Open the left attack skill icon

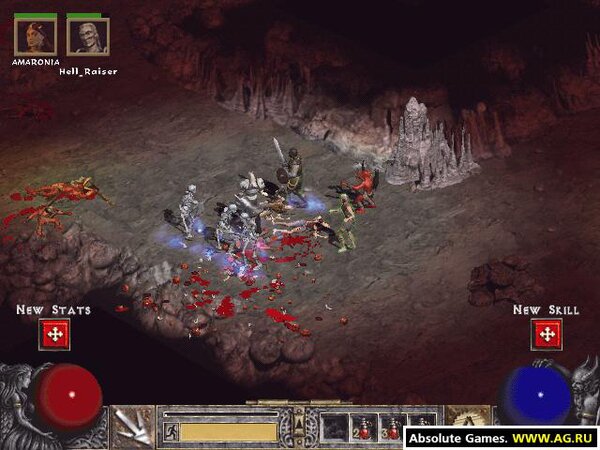133,428
